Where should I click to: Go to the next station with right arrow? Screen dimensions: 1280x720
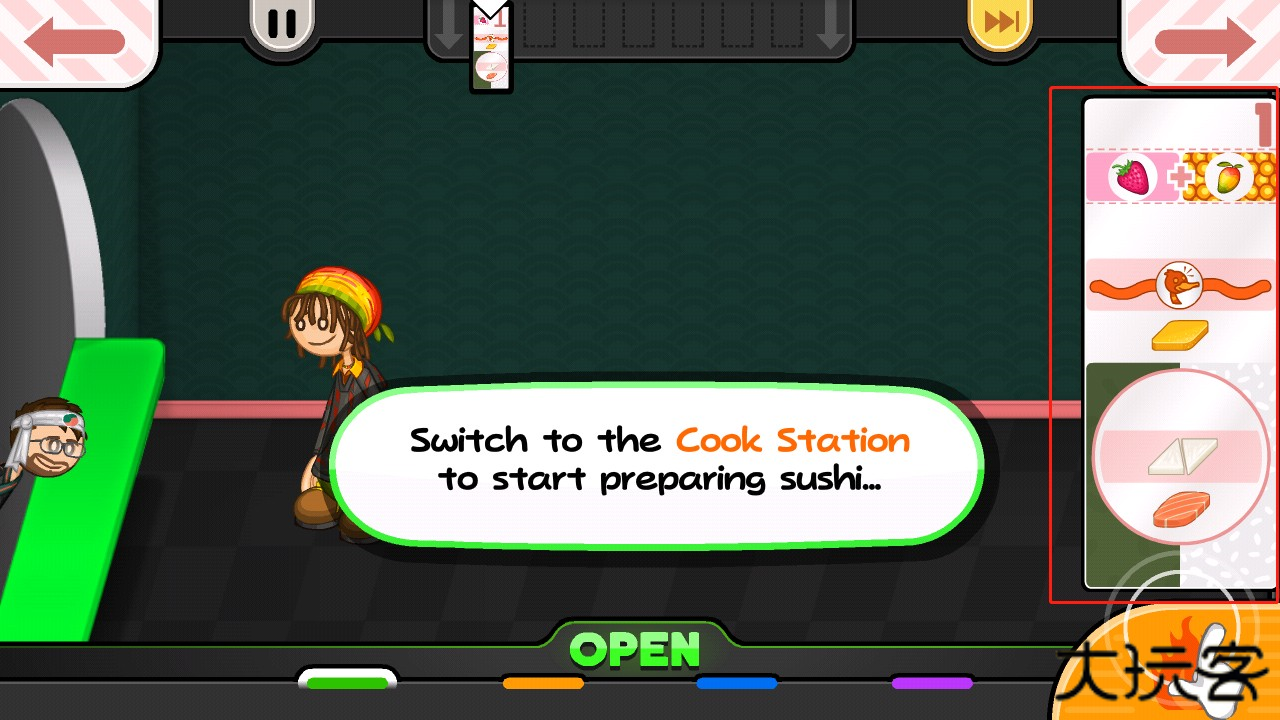1203,41
